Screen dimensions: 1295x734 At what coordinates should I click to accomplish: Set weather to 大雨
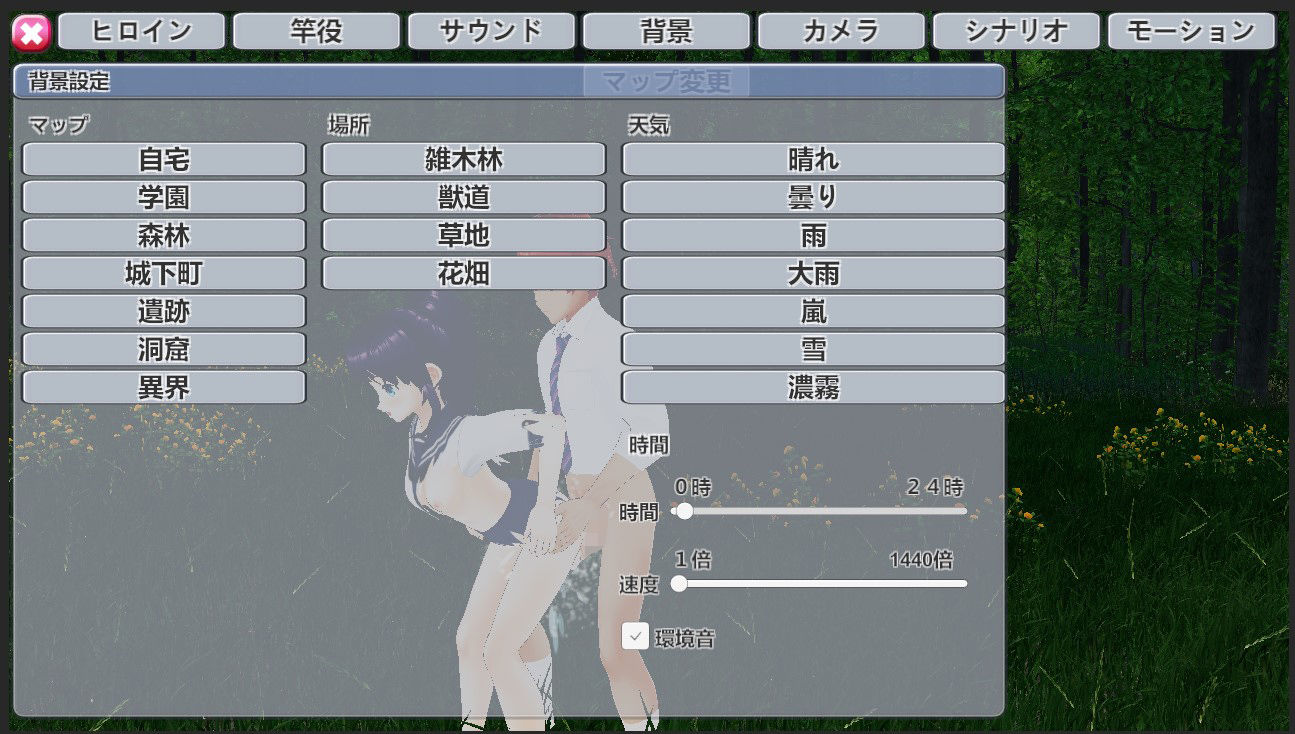tap(812, 272)
